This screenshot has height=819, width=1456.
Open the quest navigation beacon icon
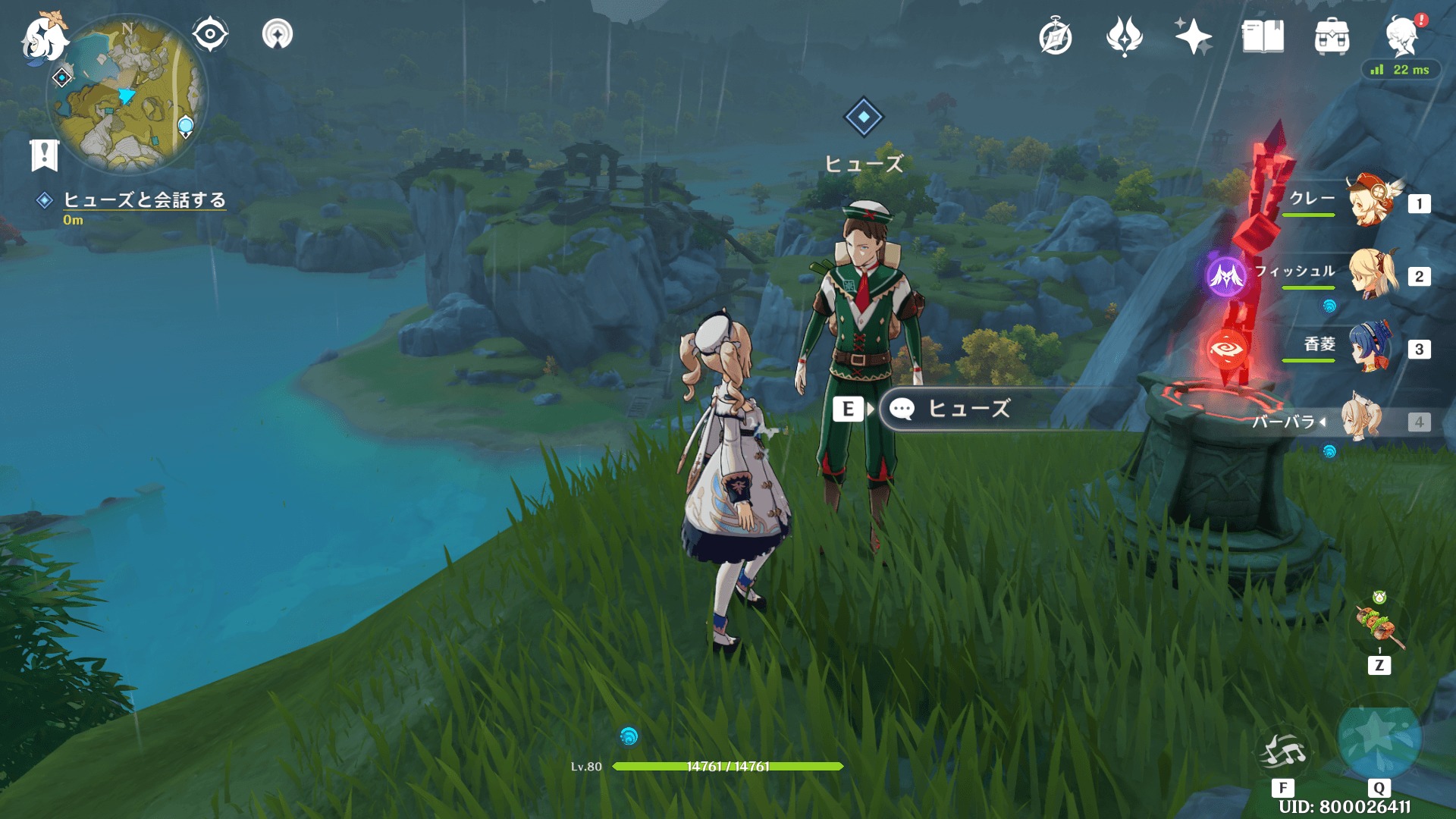point(277,34)
